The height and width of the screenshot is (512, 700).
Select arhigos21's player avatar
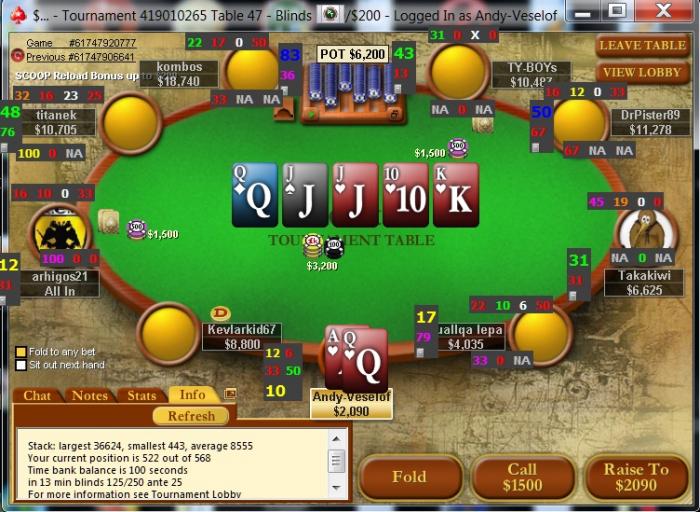[x=58, y=234]
